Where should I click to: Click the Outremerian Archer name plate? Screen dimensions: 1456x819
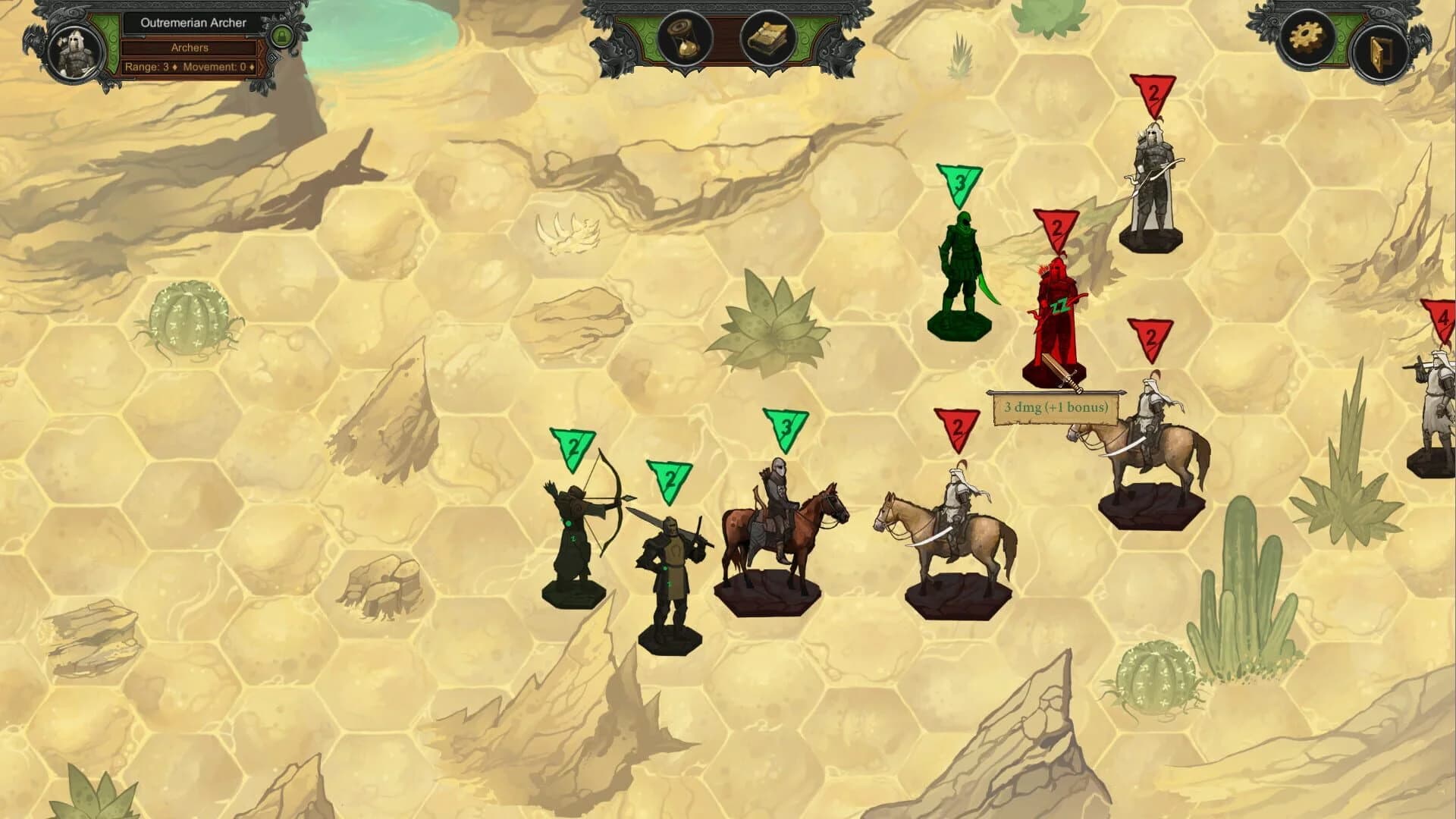(x=191, y=23)
